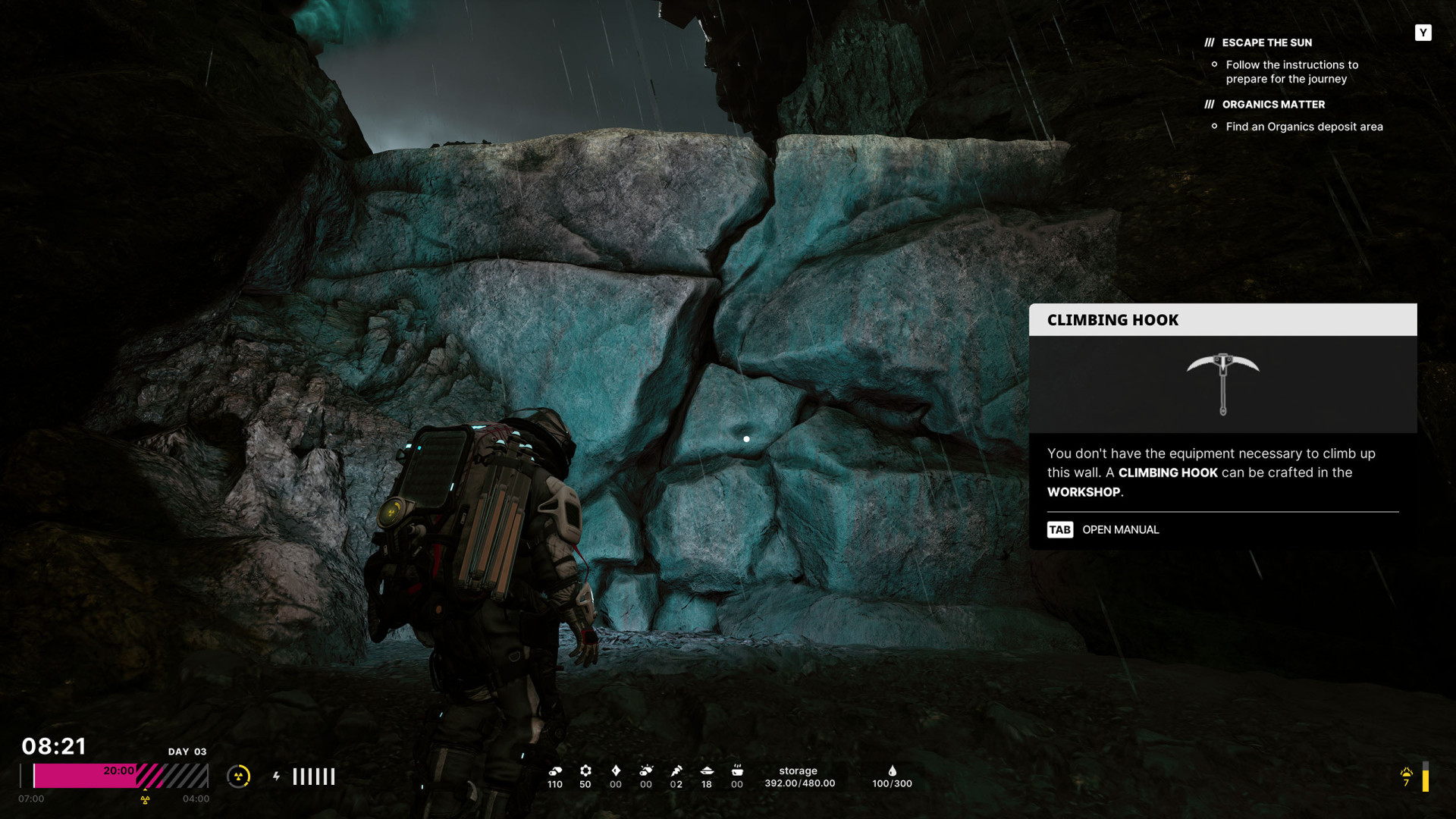Viewport: 1456px width, 819px height.
Task: Click the Climbing Hook tooltip title bar
Action: pos(1222,320)
